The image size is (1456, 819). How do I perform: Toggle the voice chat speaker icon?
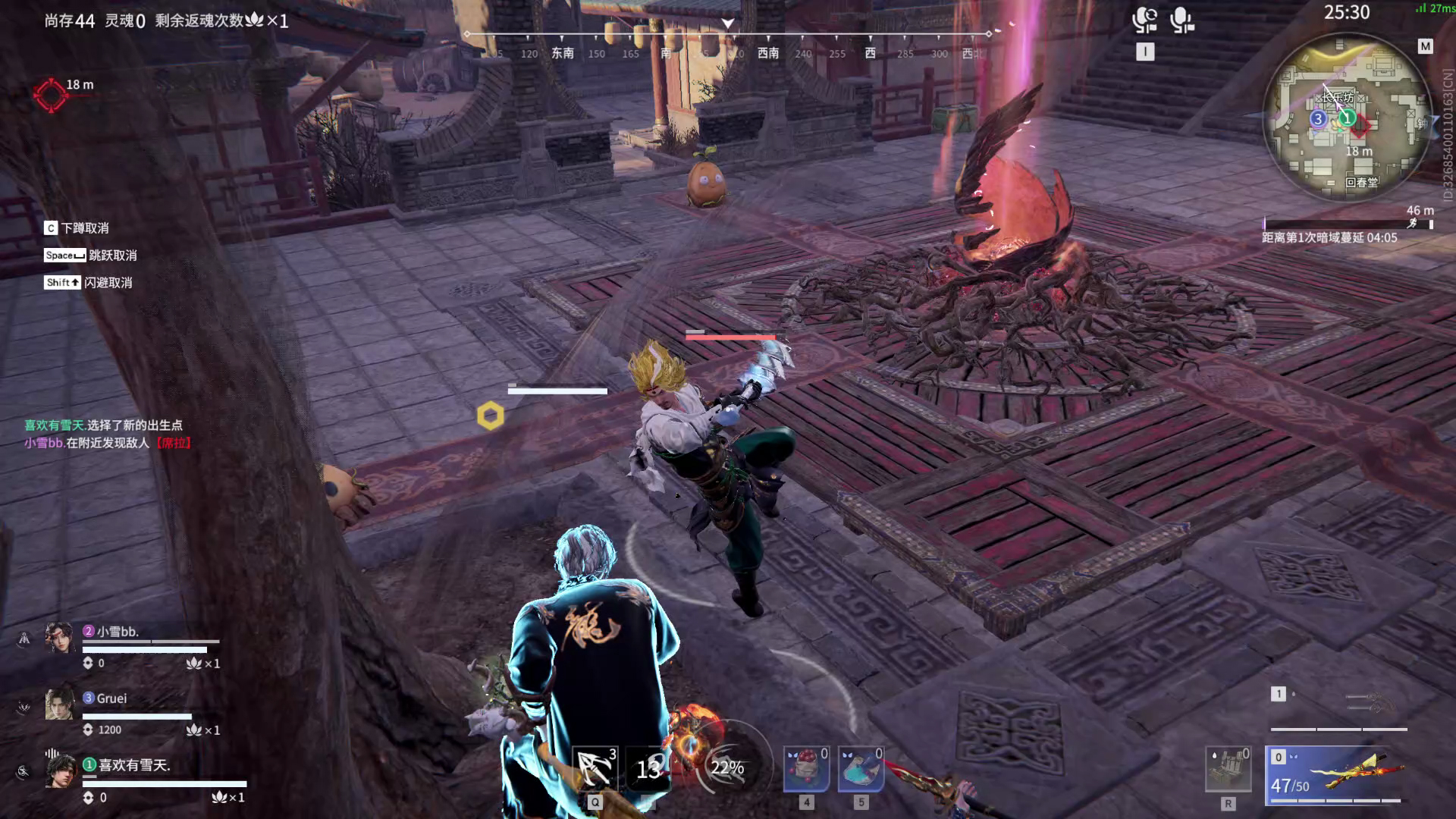pyautogui.click(x=1144, y=20)
